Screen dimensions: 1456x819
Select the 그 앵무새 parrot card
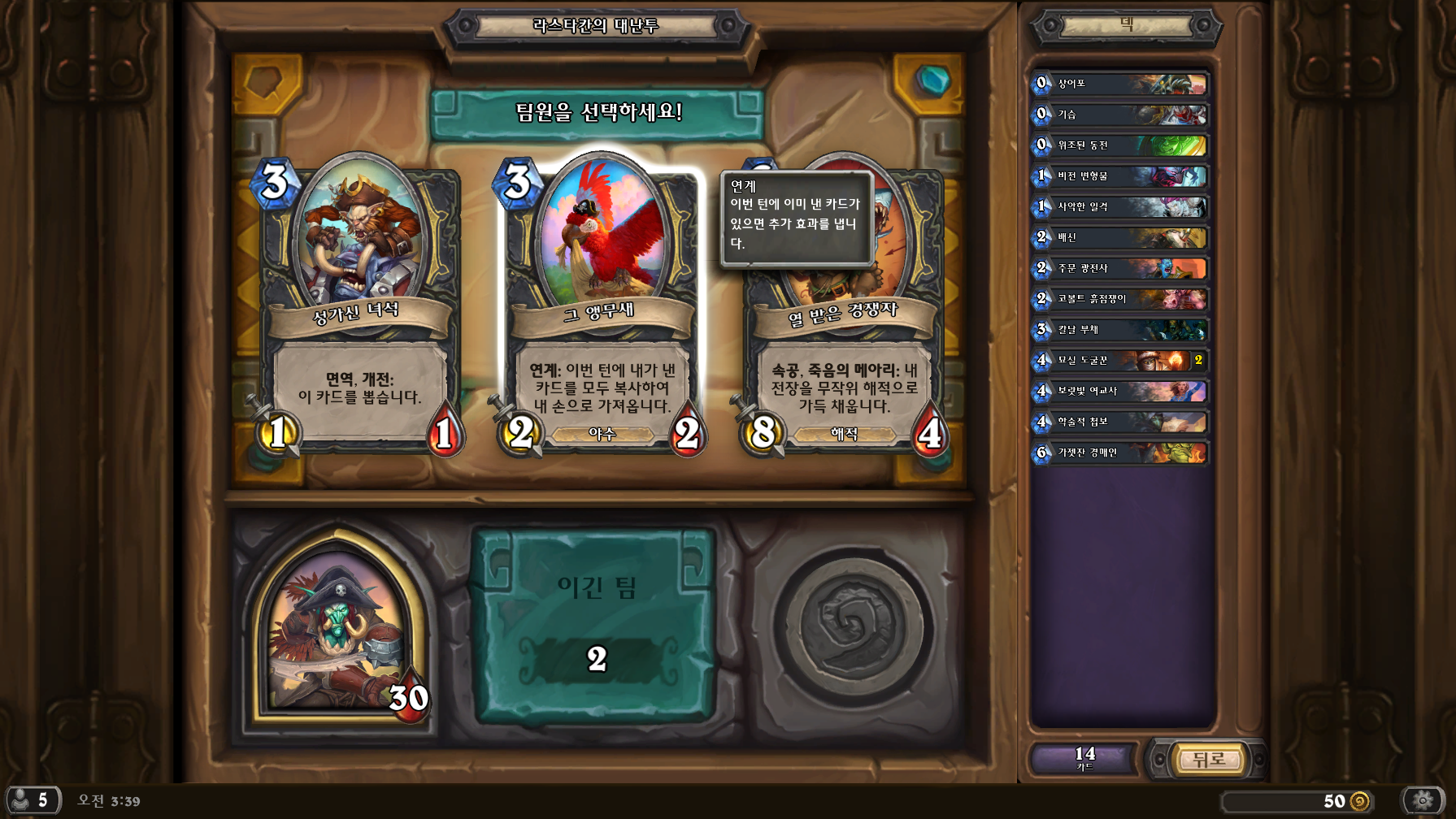pyautogui.click(x=601, y=309)
